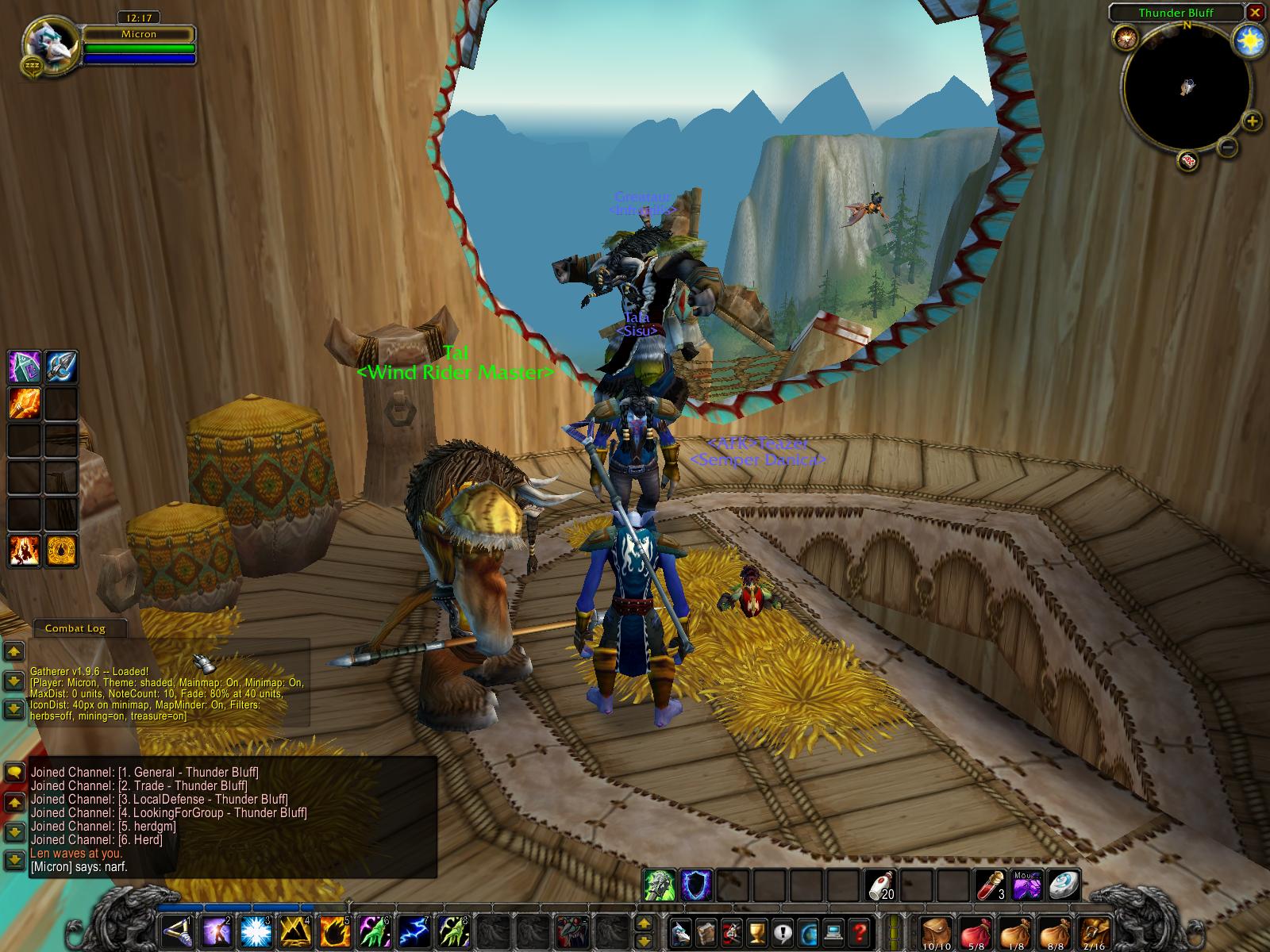Screen dimensions: 1270x952
Task: Use the red health potion stack of 3
Action: click(989, 885)
